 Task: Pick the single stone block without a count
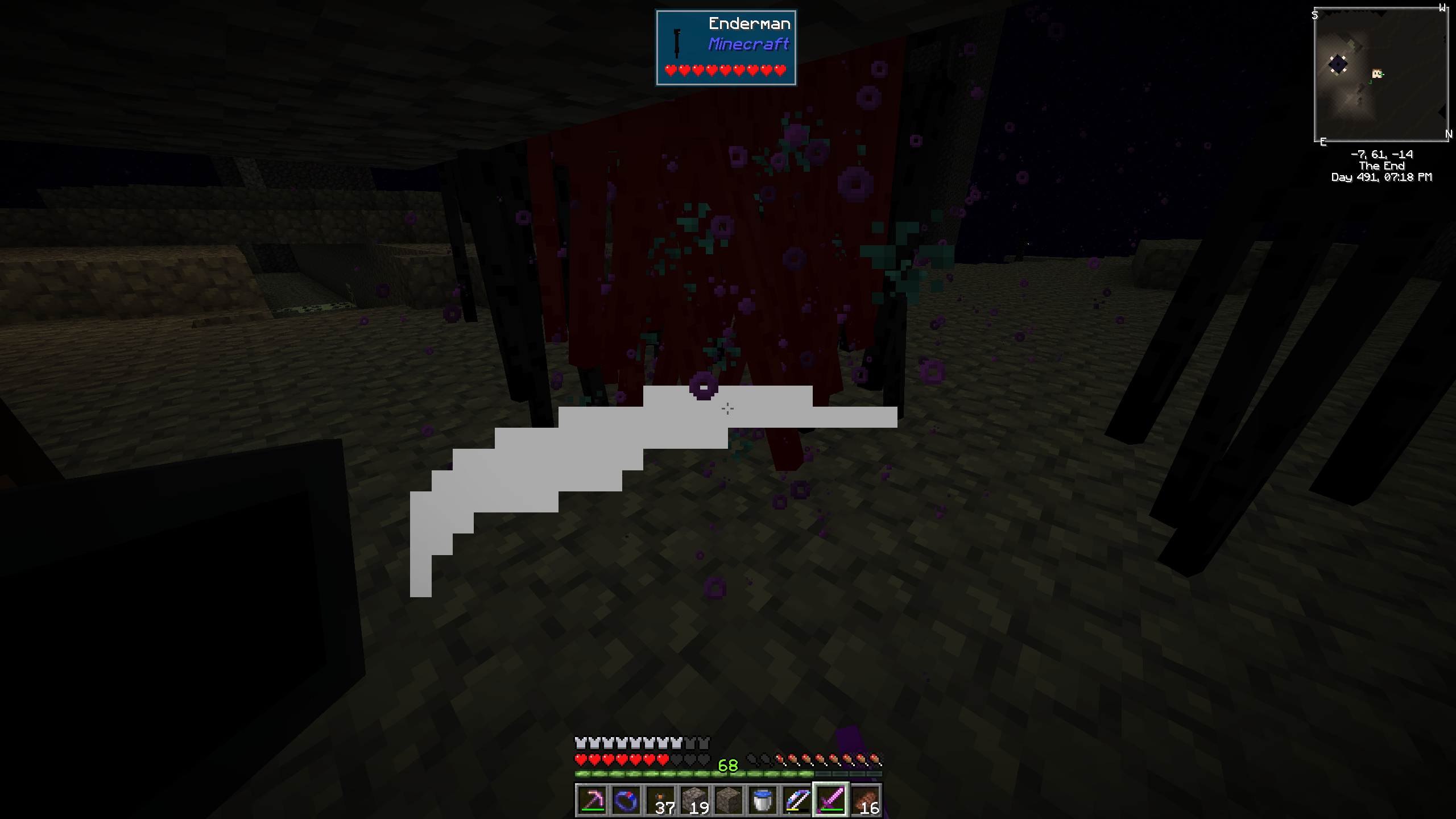coord(729,800)
